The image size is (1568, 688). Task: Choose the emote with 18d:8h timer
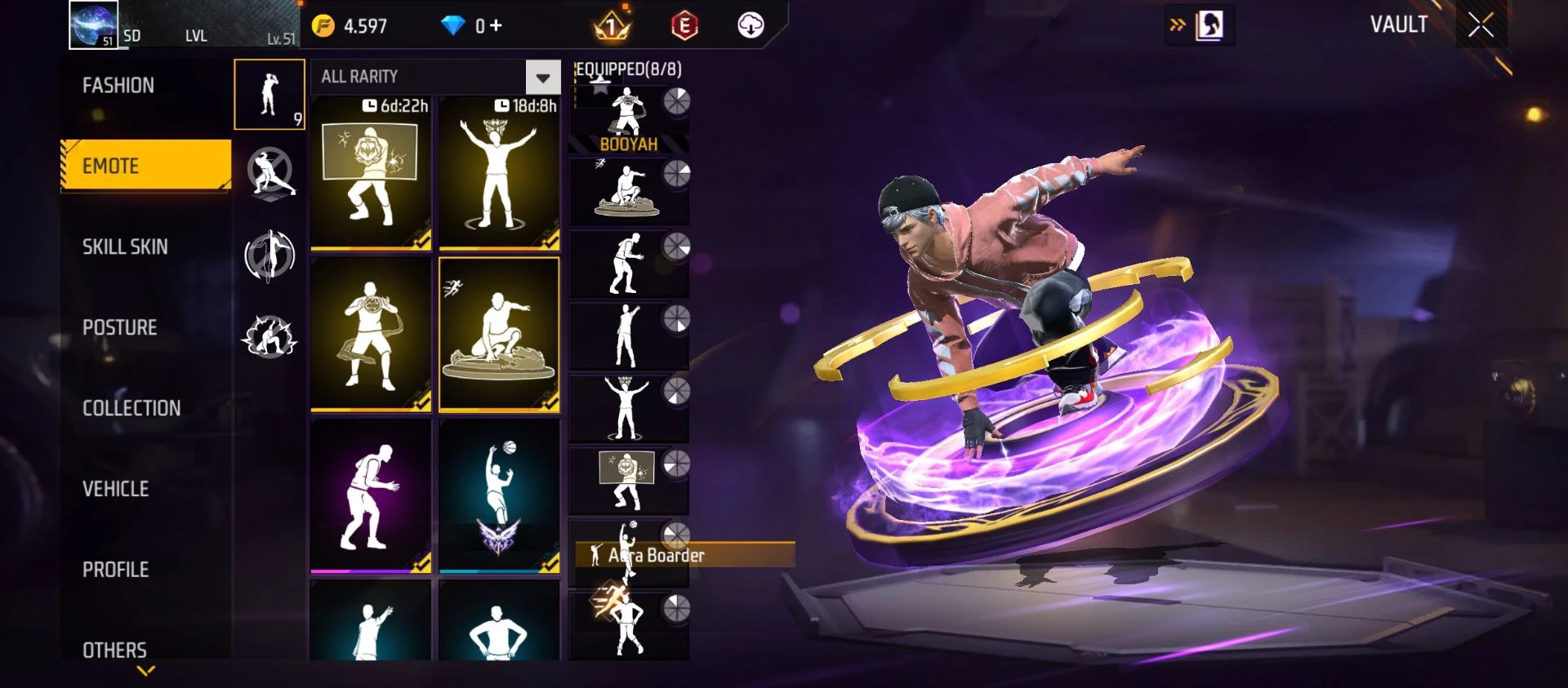[x=499, y=173]
